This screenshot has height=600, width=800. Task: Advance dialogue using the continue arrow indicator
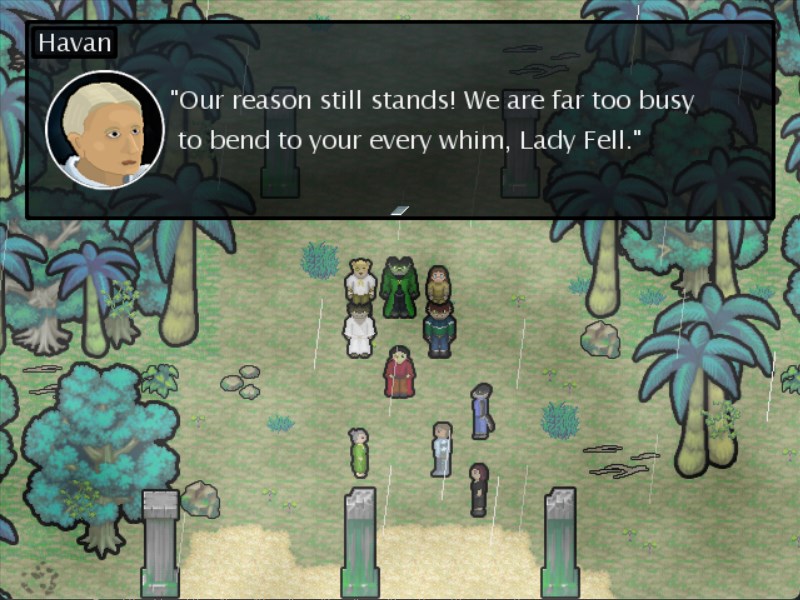tap(400, 210)
